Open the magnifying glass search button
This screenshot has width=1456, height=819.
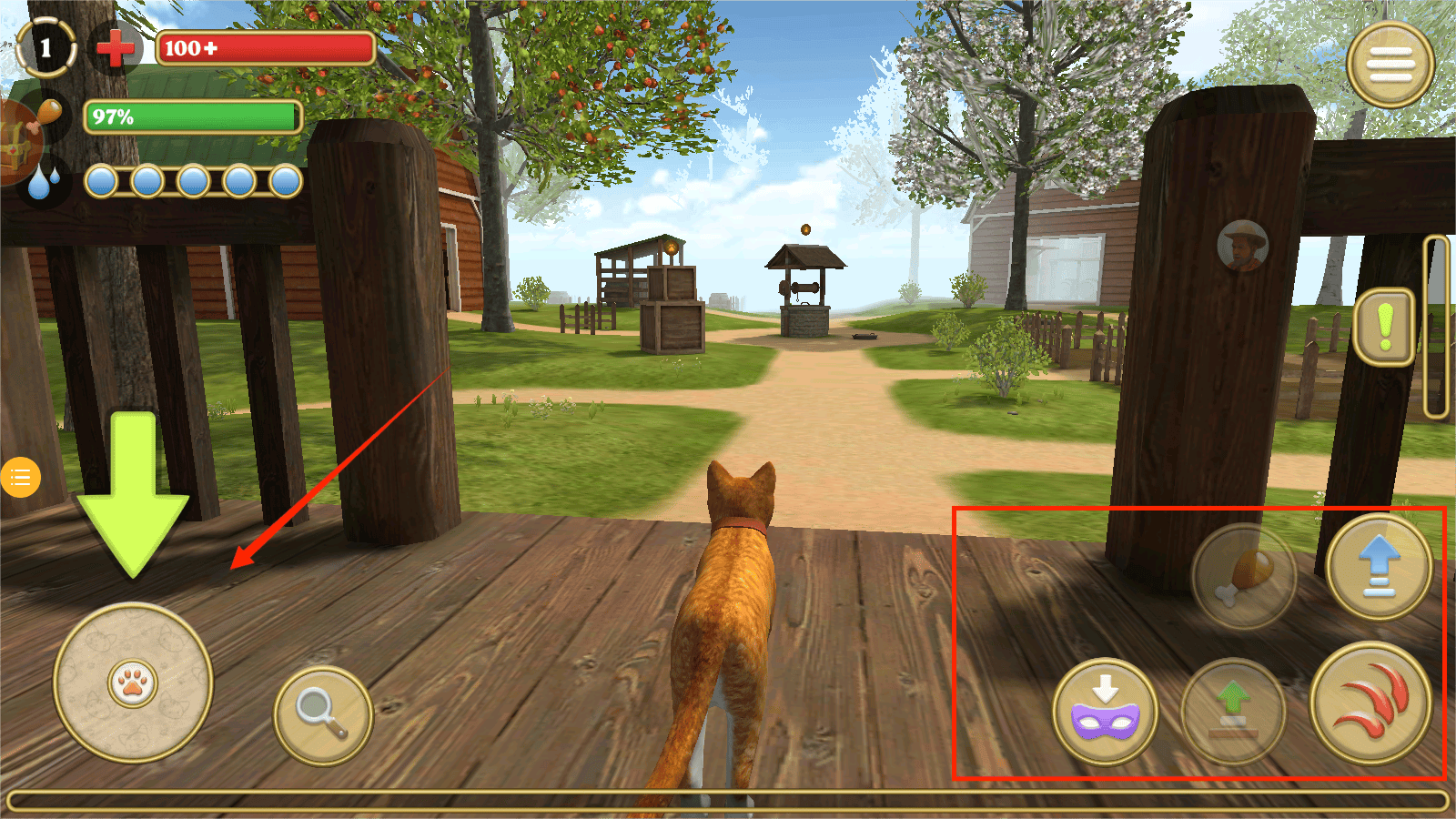pyautogui.click(x=323, y=715)
